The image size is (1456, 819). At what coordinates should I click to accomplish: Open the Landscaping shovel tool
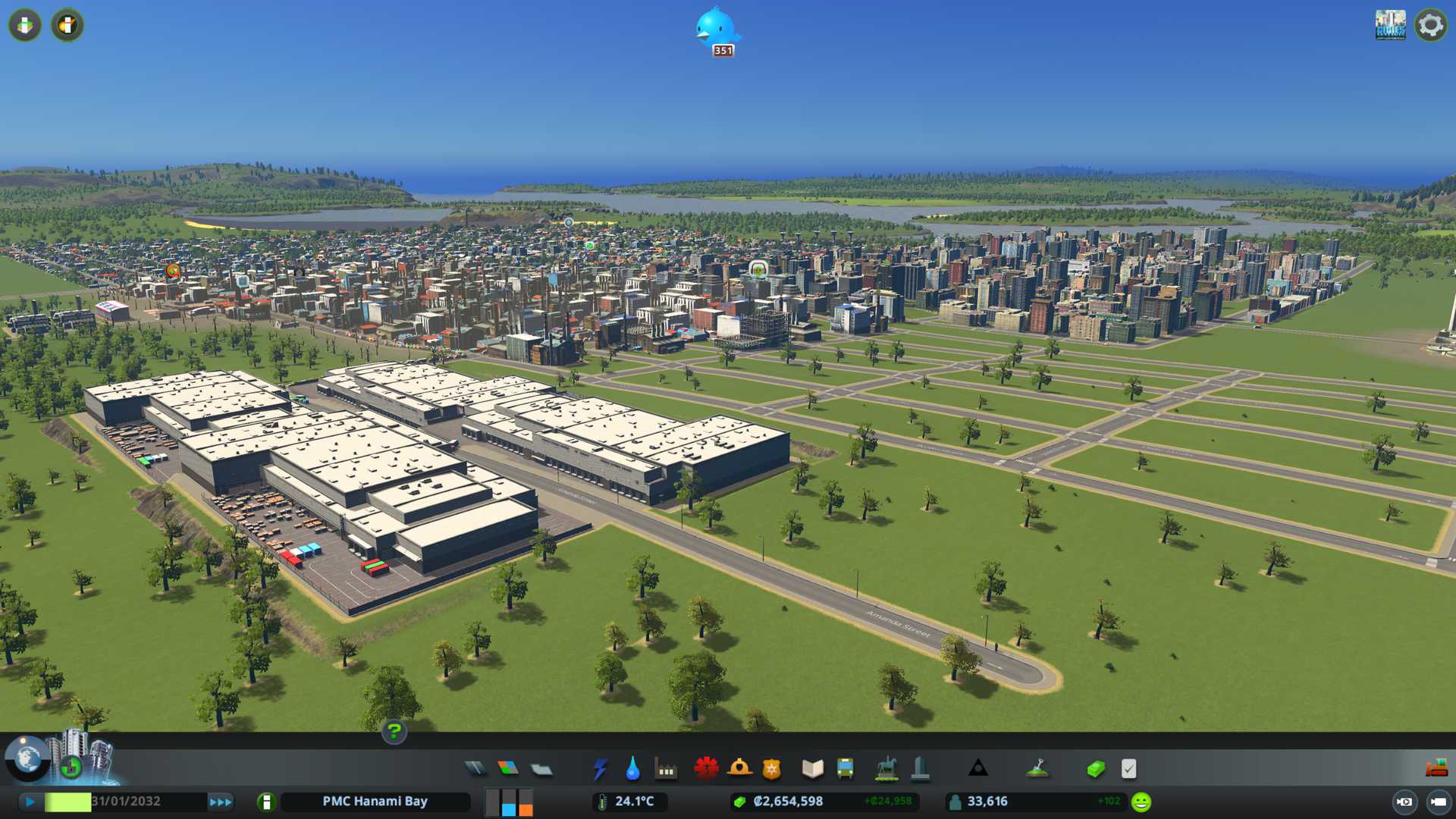click(1037, 769)
